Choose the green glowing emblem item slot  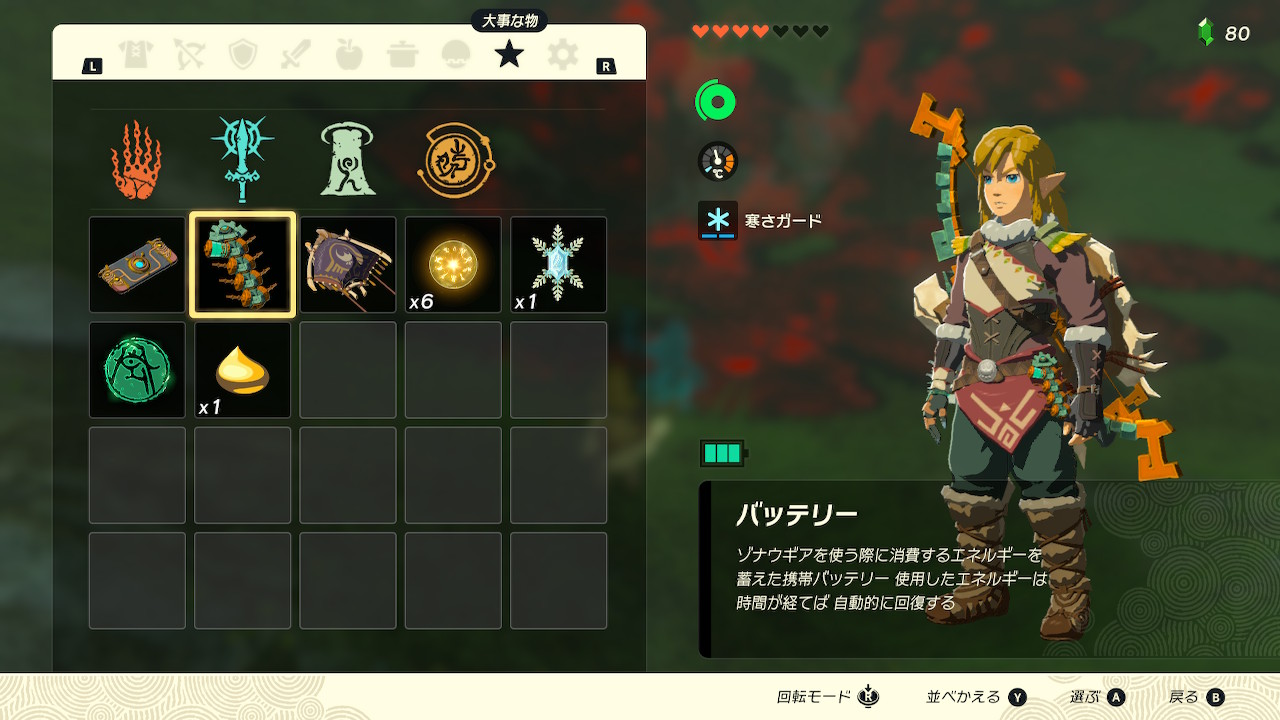(x=137, y=370)
